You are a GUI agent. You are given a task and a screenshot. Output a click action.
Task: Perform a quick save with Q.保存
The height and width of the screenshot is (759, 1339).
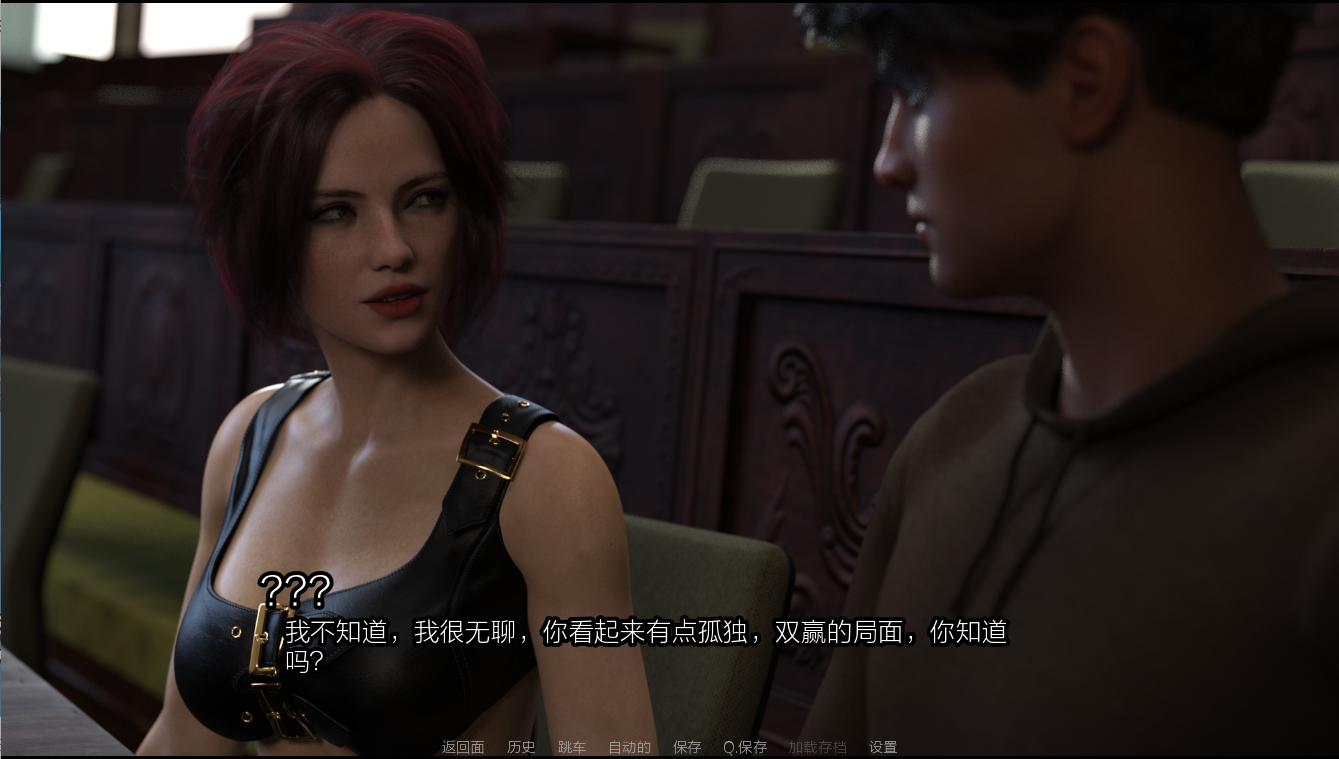click(744, 746)
